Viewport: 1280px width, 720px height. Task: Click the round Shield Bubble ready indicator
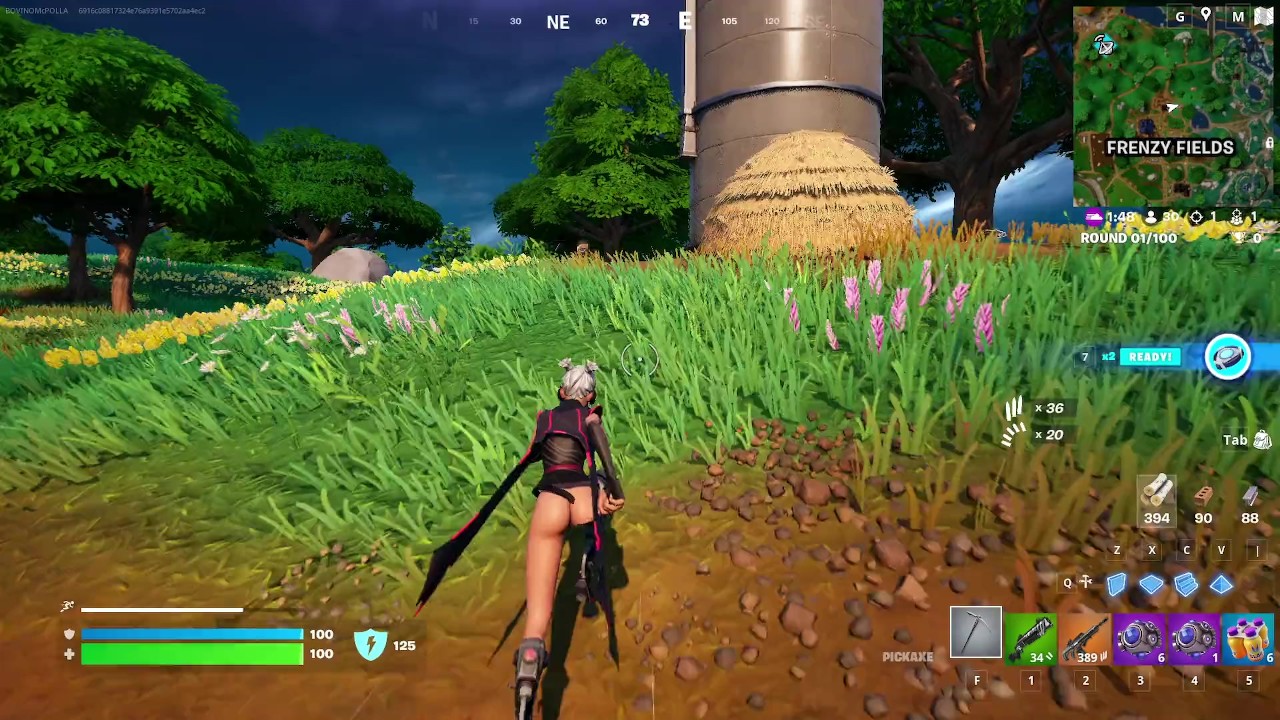1228,356
